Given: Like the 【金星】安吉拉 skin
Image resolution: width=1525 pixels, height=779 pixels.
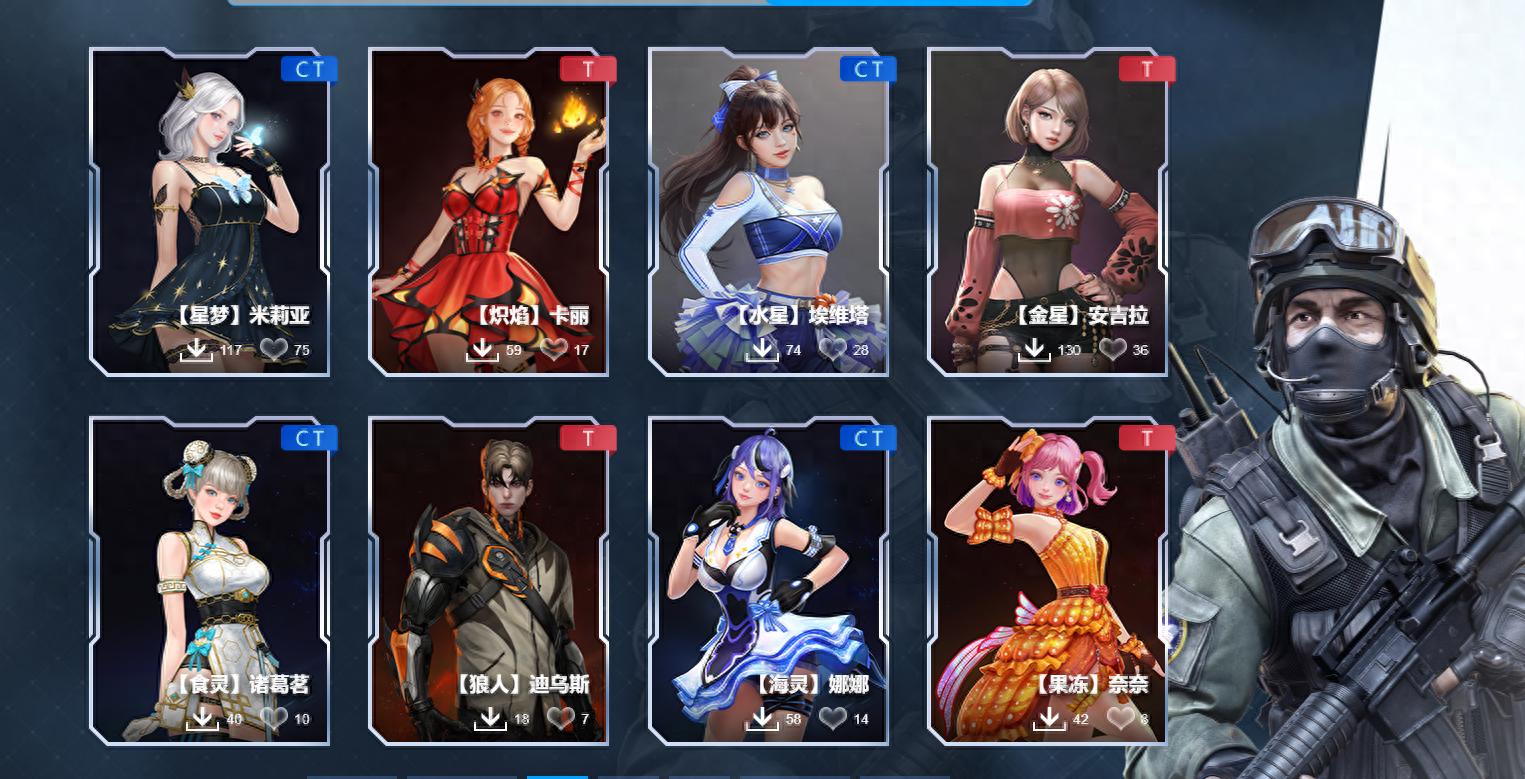Looking at the screenshot, I should (1112, 350).
